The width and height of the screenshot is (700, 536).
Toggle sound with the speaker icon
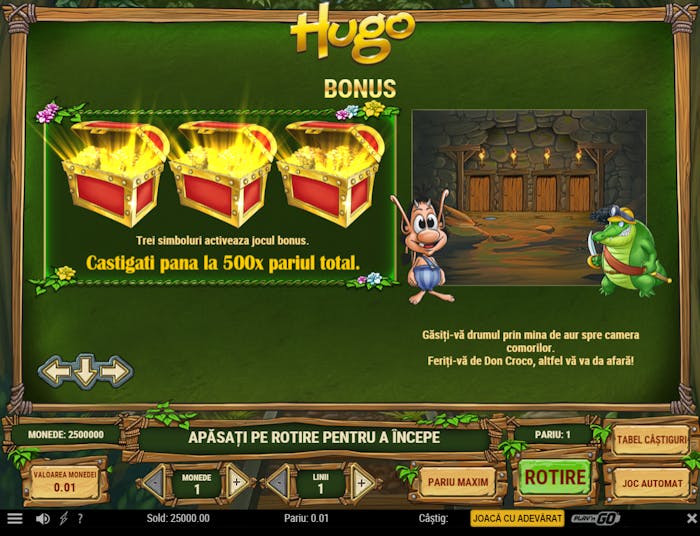[x=43, y=519]
